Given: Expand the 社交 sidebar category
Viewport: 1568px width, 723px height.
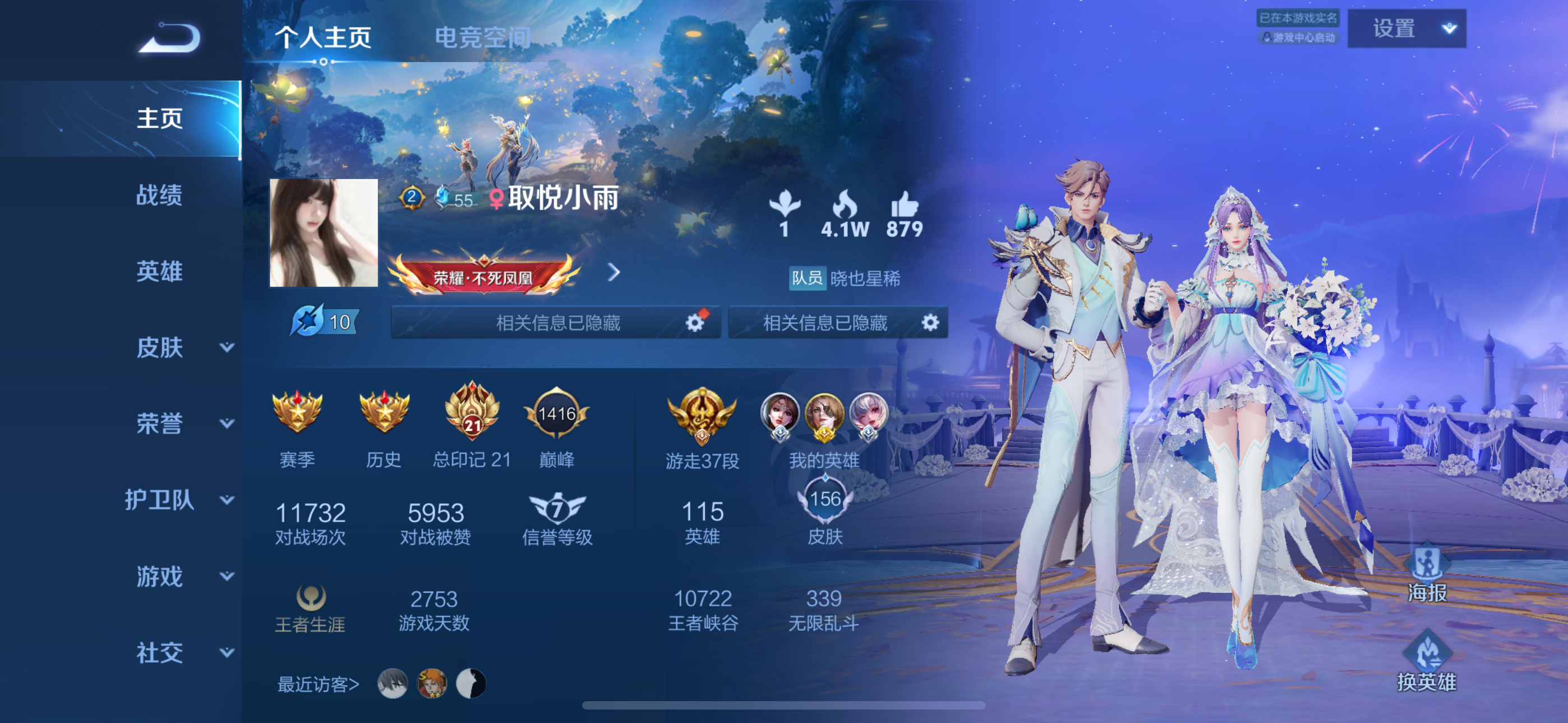Looking at the screenshot, I should (x=183, y=652).
